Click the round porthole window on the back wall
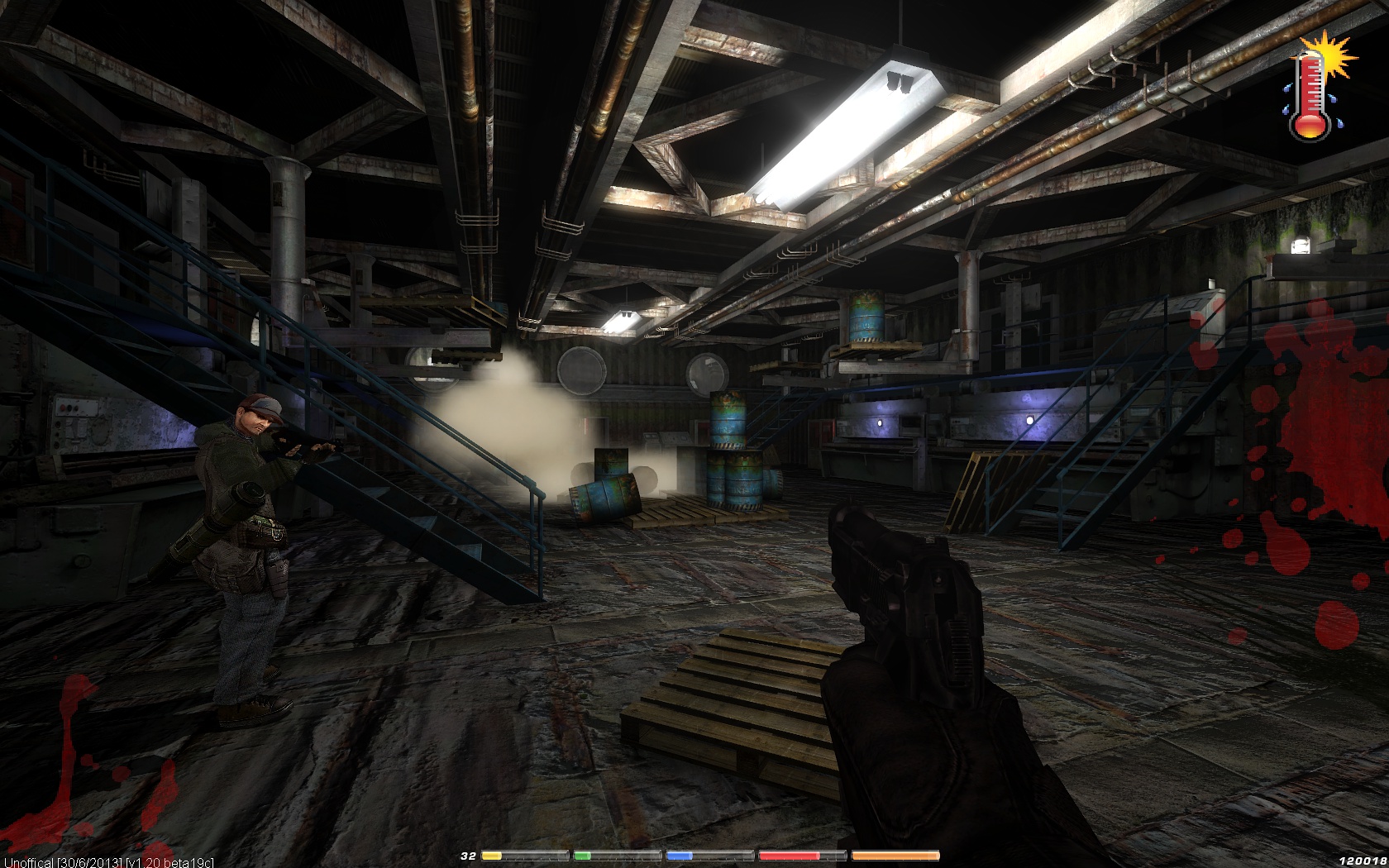 pyautogui.click(x=581, y=370)
